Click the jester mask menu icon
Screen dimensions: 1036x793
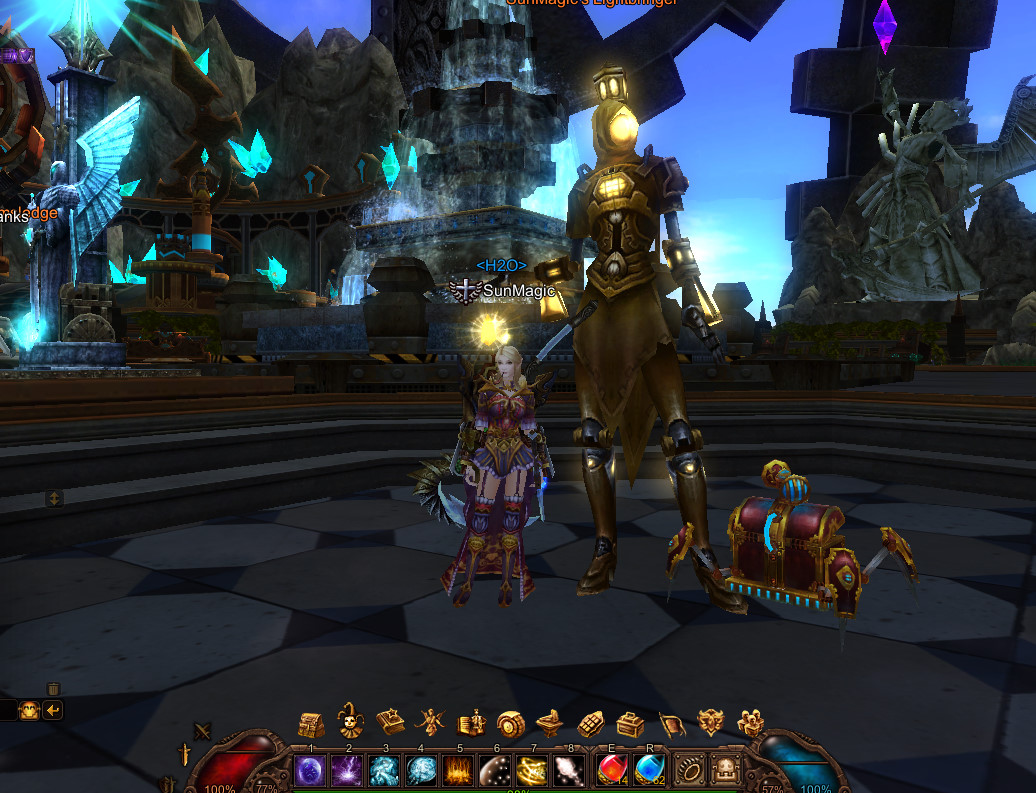pos(350,720)
